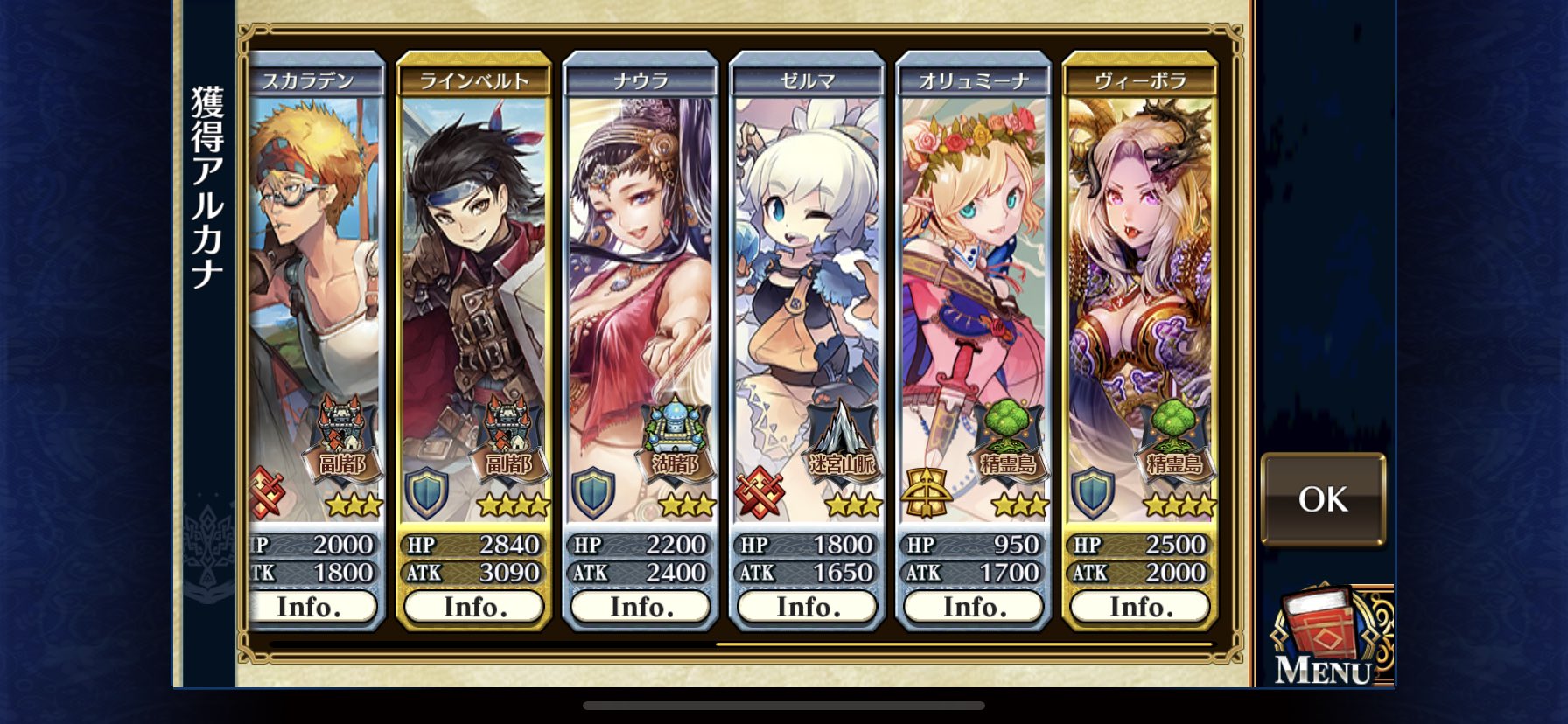Tap the HP 2200 stat field on ナウラ's card
This screenshot has height=724, width=1568.
(x=640, y=544)
